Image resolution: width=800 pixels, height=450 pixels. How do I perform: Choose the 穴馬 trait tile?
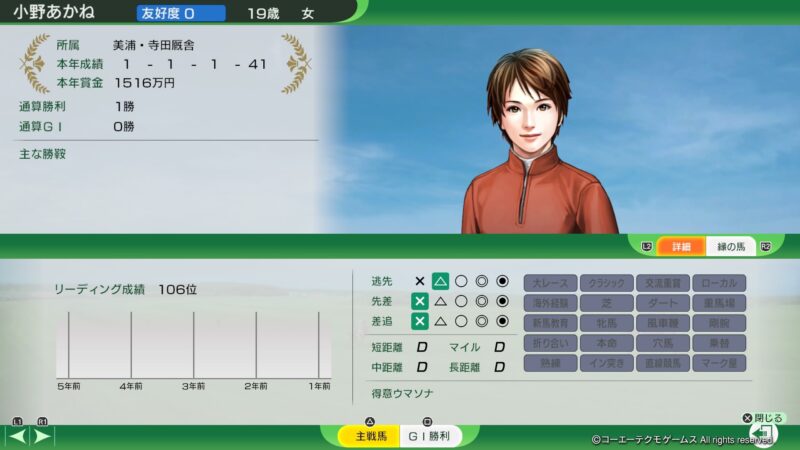coord(663,343)
